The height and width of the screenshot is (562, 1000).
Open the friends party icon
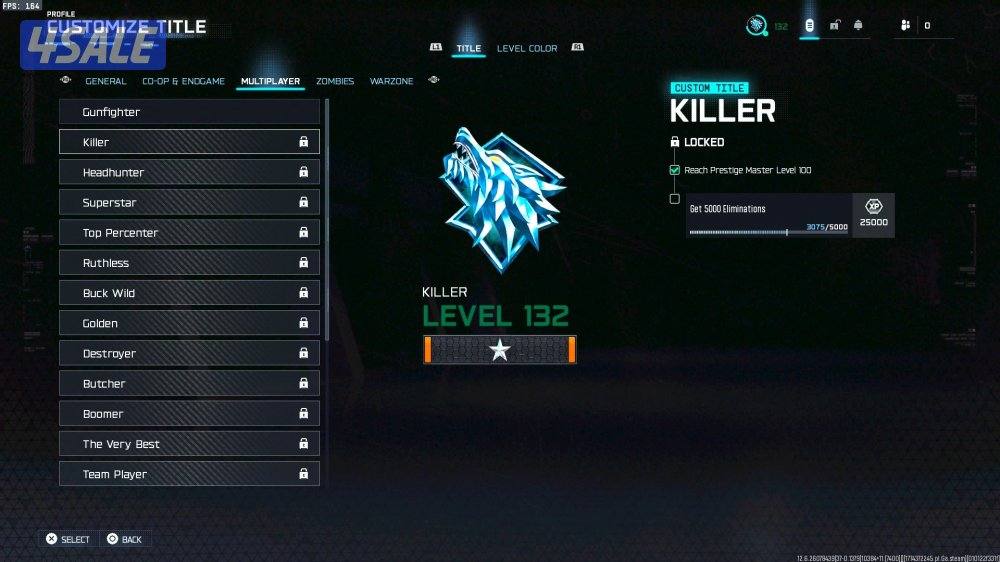905,25
